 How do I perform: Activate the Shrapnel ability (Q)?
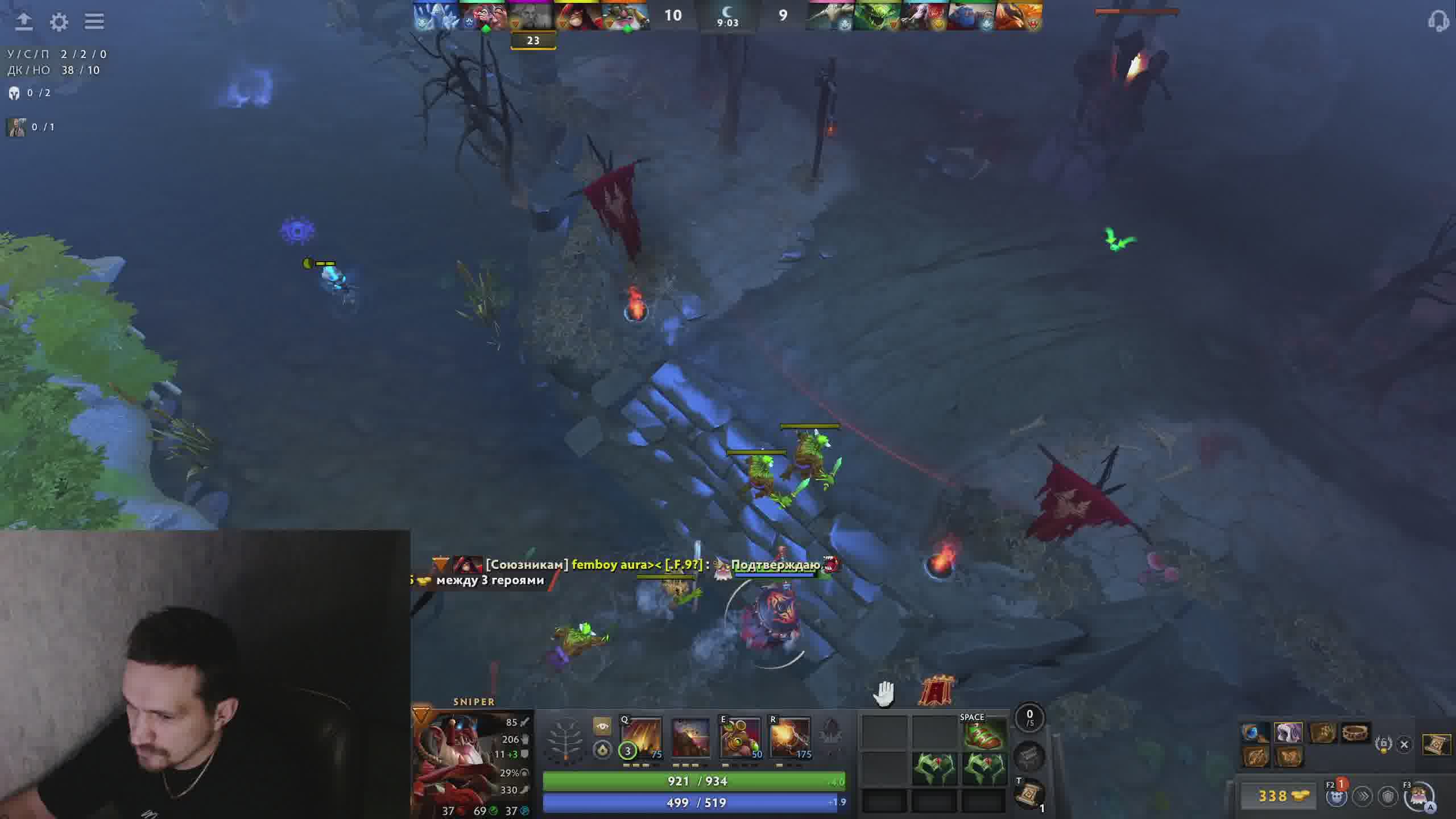pos(640,738)
